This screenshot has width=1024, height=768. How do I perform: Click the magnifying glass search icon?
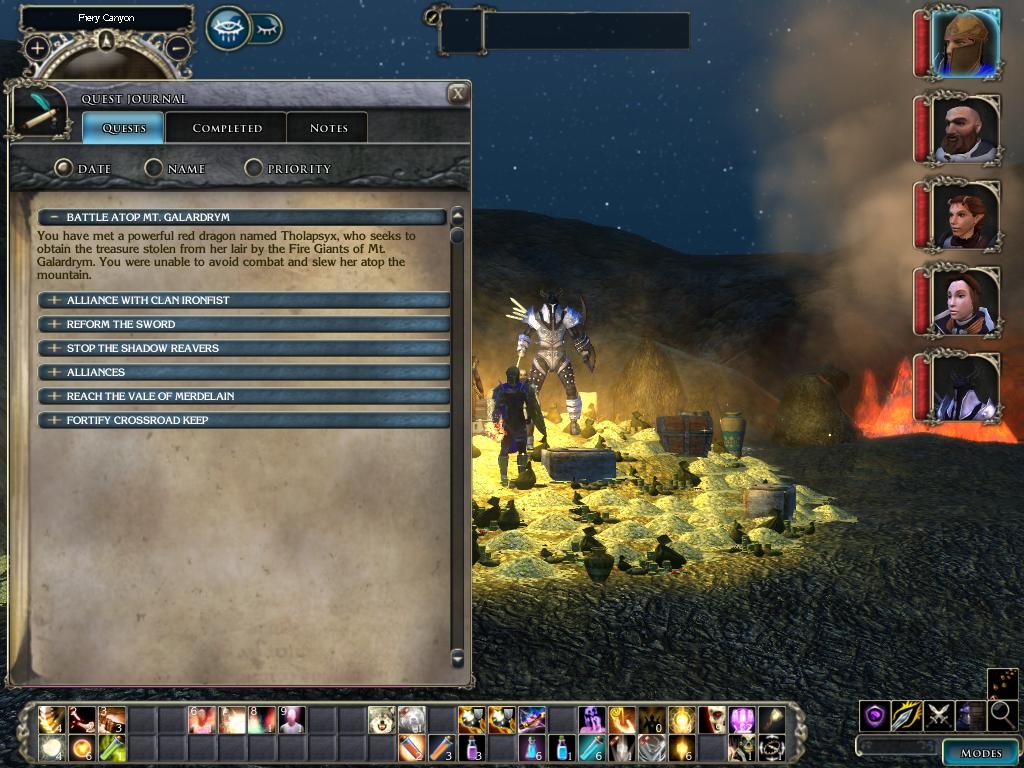[1001, 715]
